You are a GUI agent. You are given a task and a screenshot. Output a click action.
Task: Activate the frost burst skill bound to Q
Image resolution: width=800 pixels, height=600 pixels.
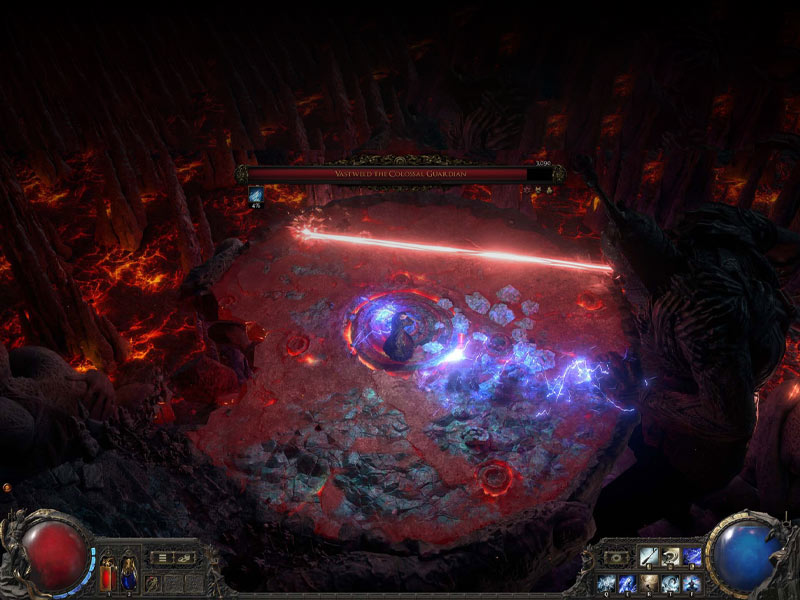(x=604, y=583)
